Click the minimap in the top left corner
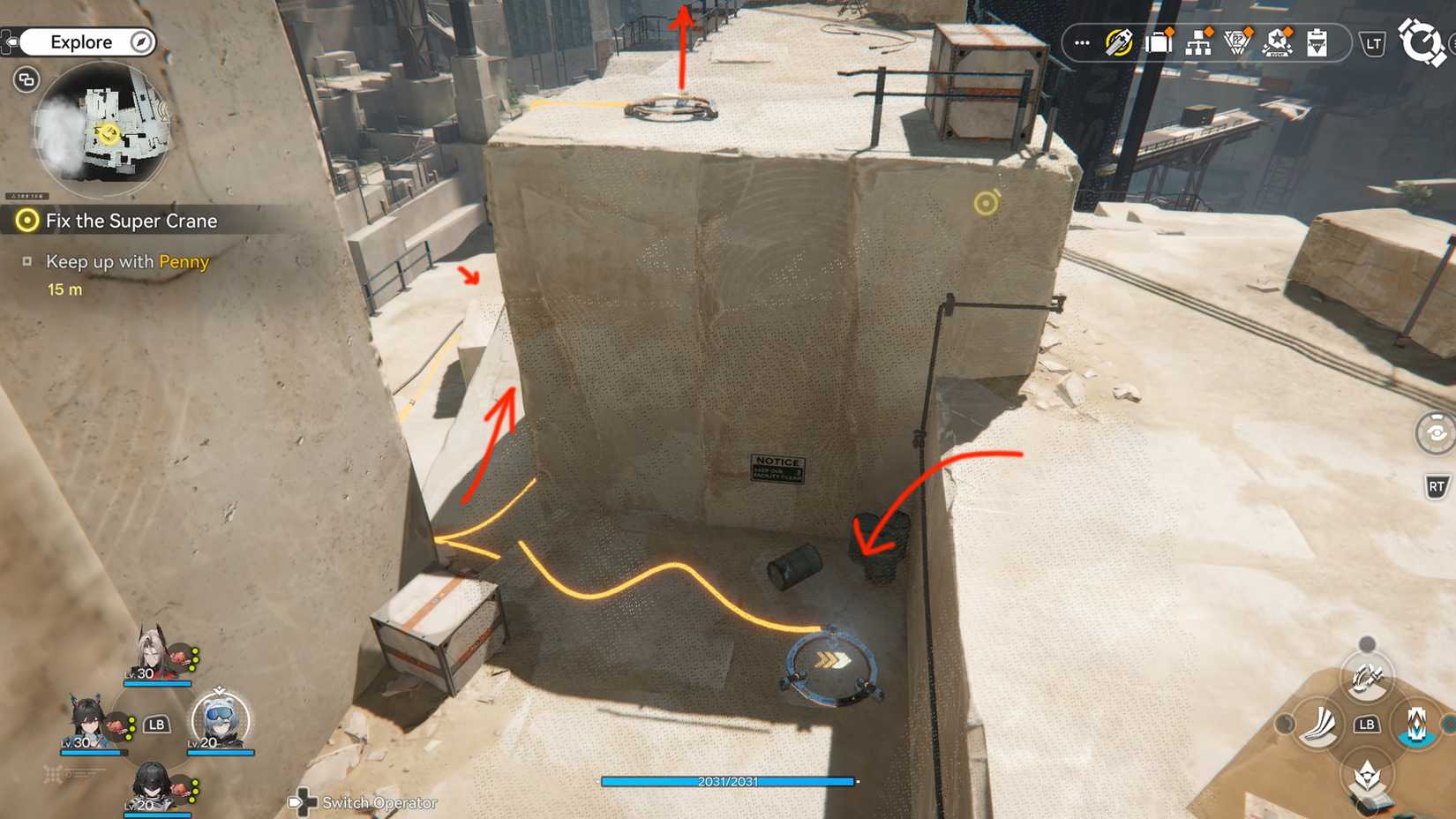The height and width of the screenshot is (819, 1456). coord(106,132)
